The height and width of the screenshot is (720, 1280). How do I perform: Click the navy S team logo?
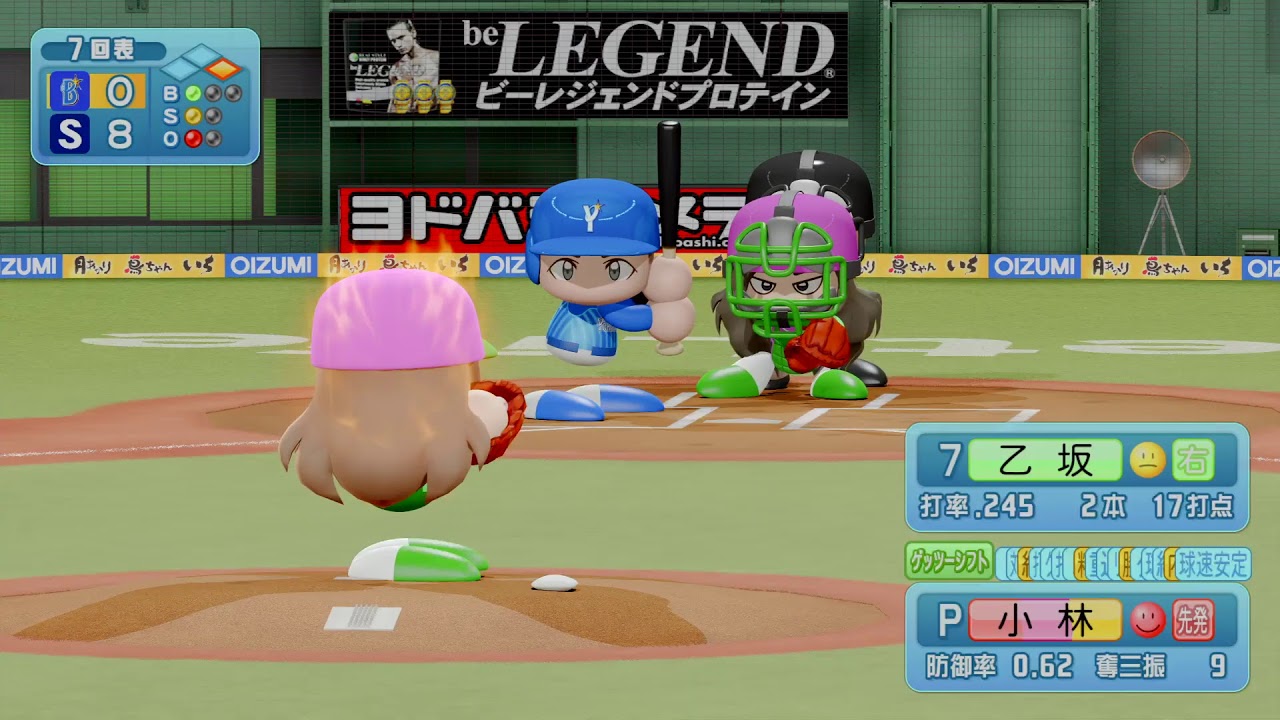(69, 134)
